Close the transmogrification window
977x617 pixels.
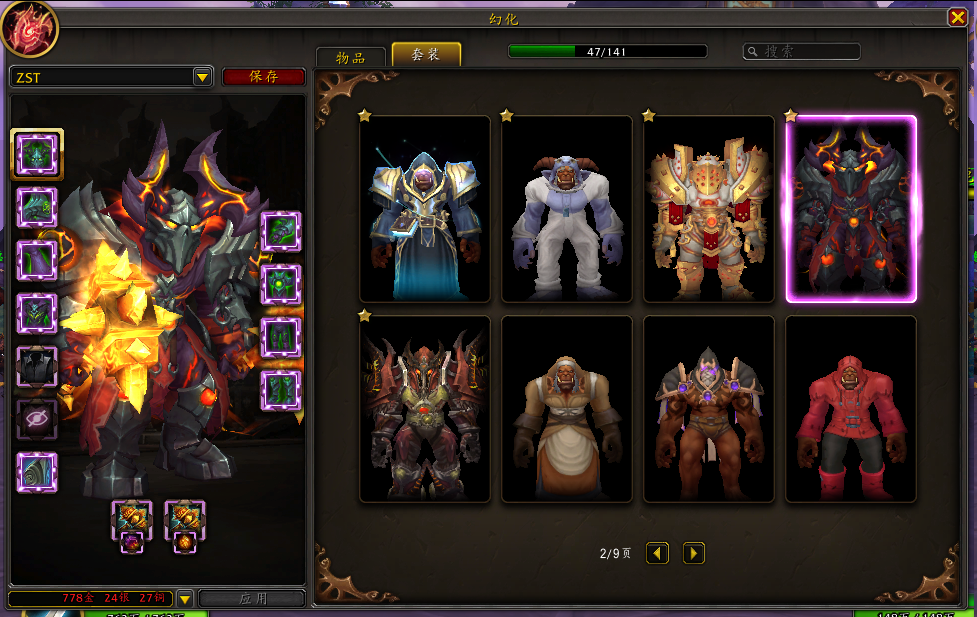click(x=957, y=17)
